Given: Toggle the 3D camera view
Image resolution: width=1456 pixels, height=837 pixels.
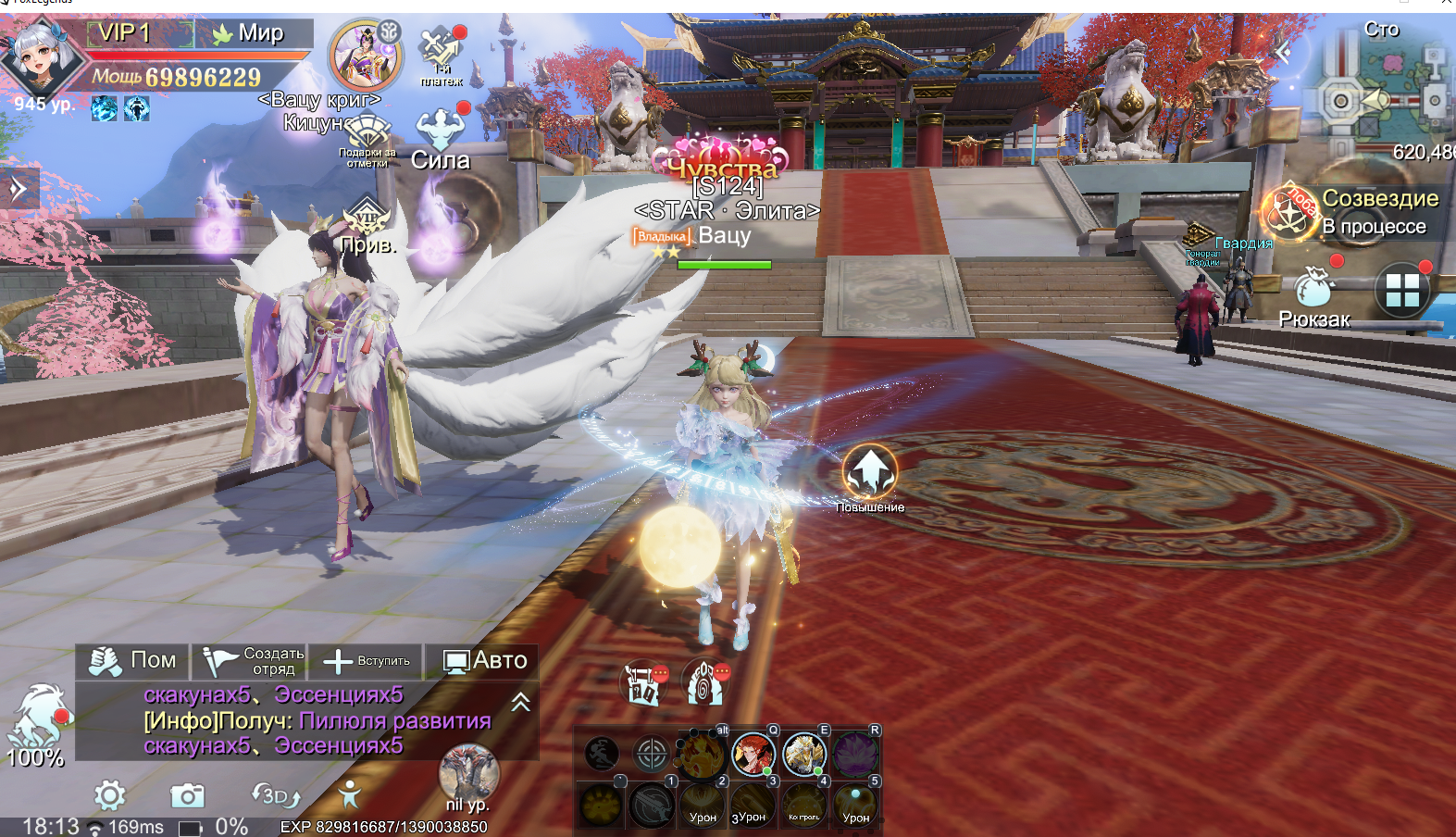Looking at the screenshot, I should [x=275, y=795].
